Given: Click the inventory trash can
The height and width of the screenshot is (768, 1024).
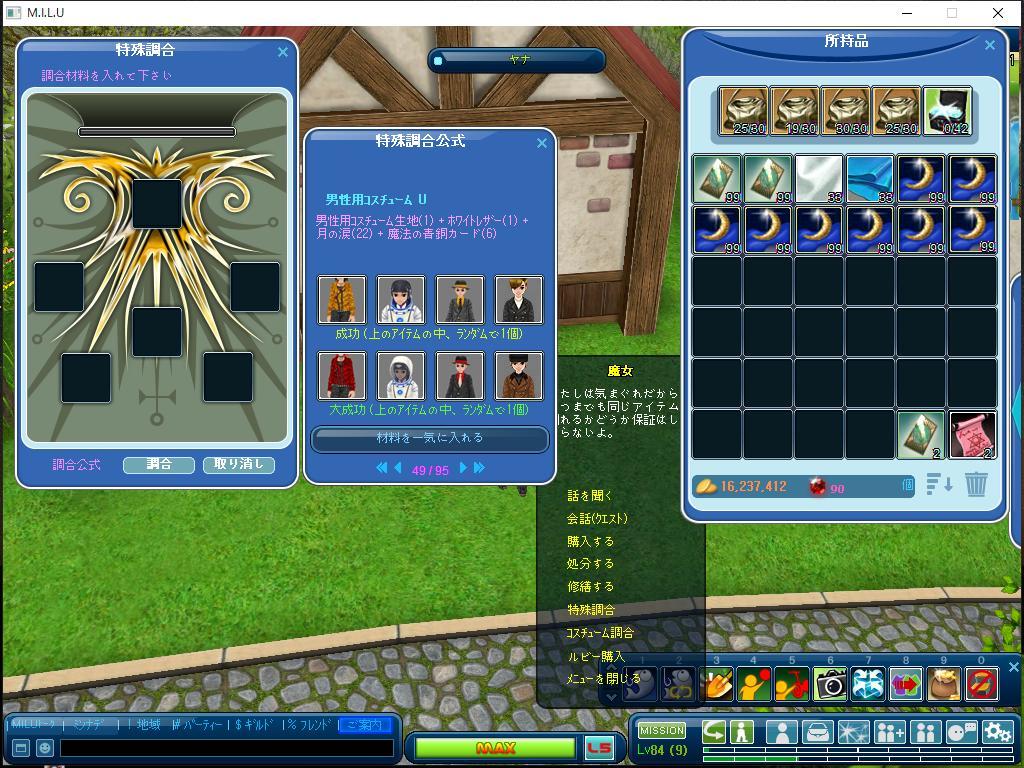Looking at the screenshot, I should 977,485.
